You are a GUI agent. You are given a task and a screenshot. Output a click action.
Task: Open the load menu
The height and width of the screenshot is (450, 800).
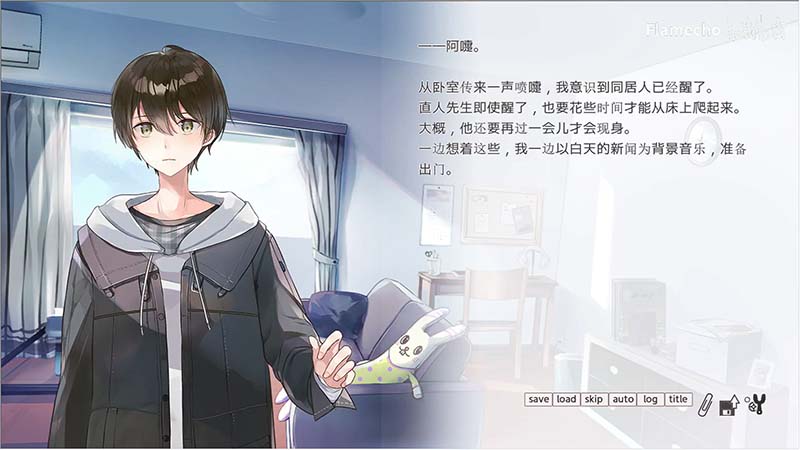coord(566,399)
